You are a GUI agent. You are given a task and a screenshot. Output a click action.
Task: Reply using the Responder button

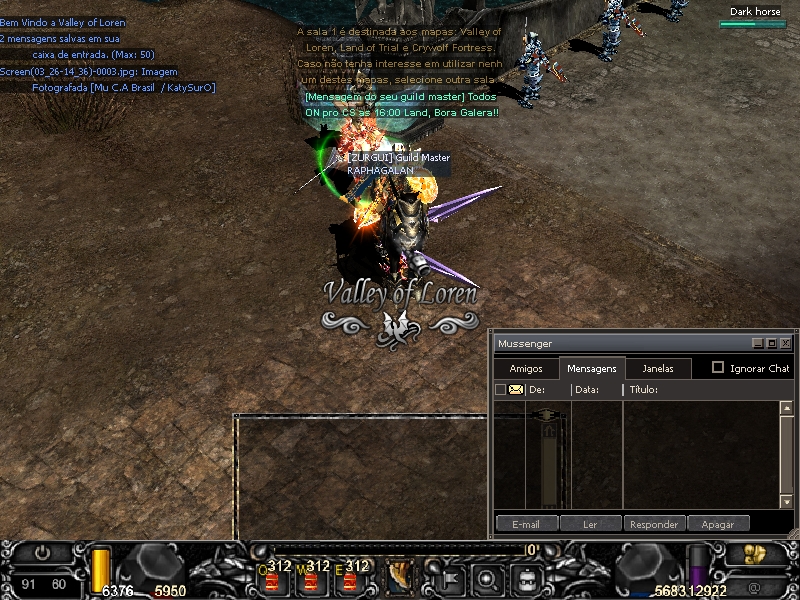pyautogui.click(x=655, y=524)
